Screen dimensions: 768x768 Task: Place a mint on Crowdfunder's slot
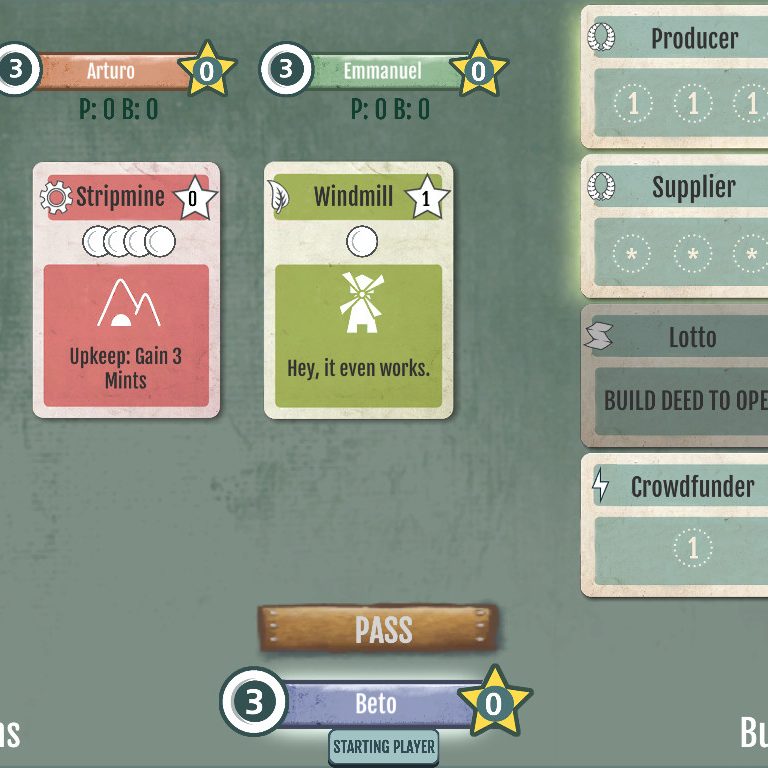(x=692, y=547)
